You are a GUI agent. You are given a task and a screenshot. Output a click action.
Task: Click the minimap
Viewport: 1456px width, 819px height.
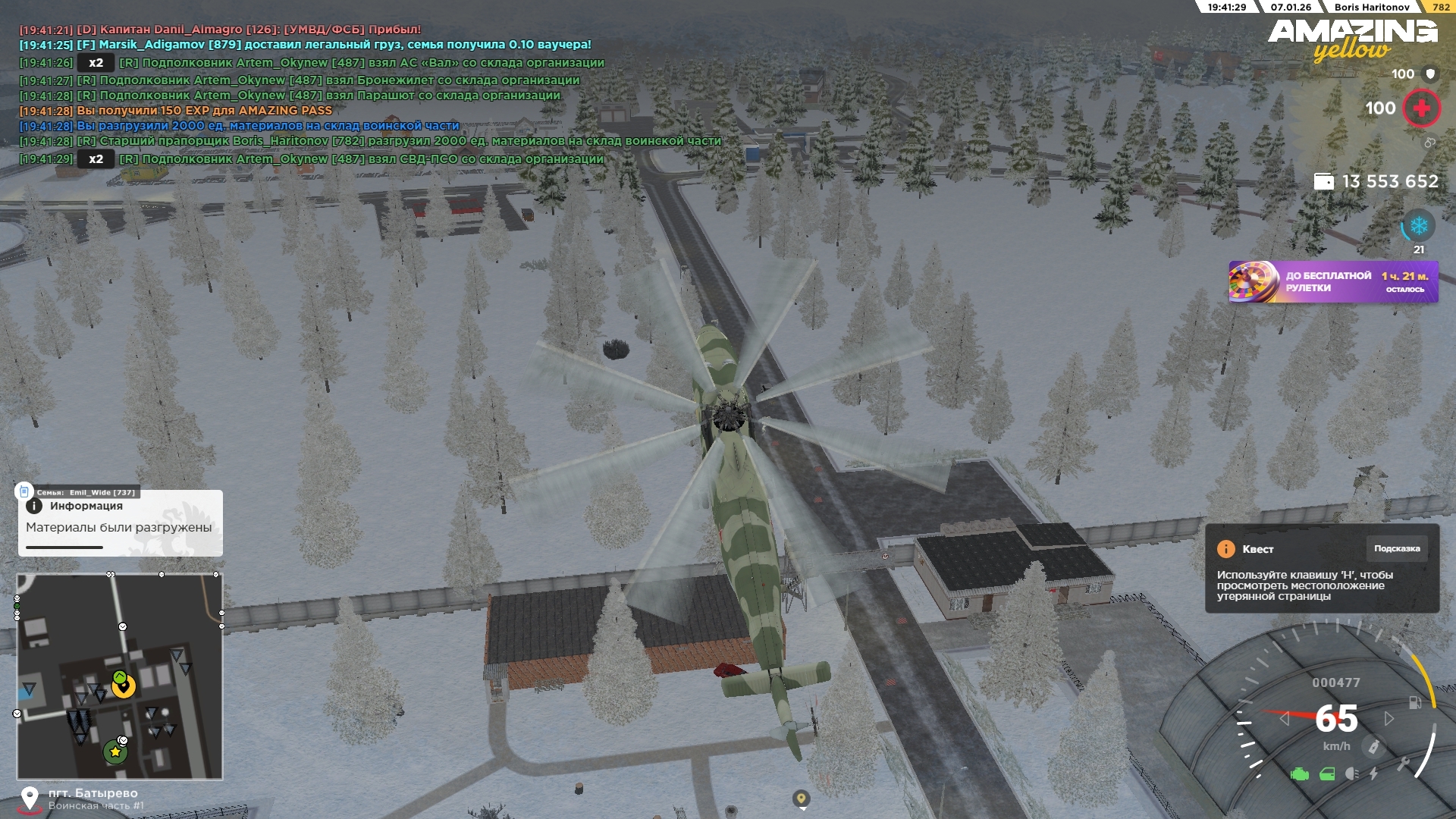pyautogui.click(x=120, y=676)
